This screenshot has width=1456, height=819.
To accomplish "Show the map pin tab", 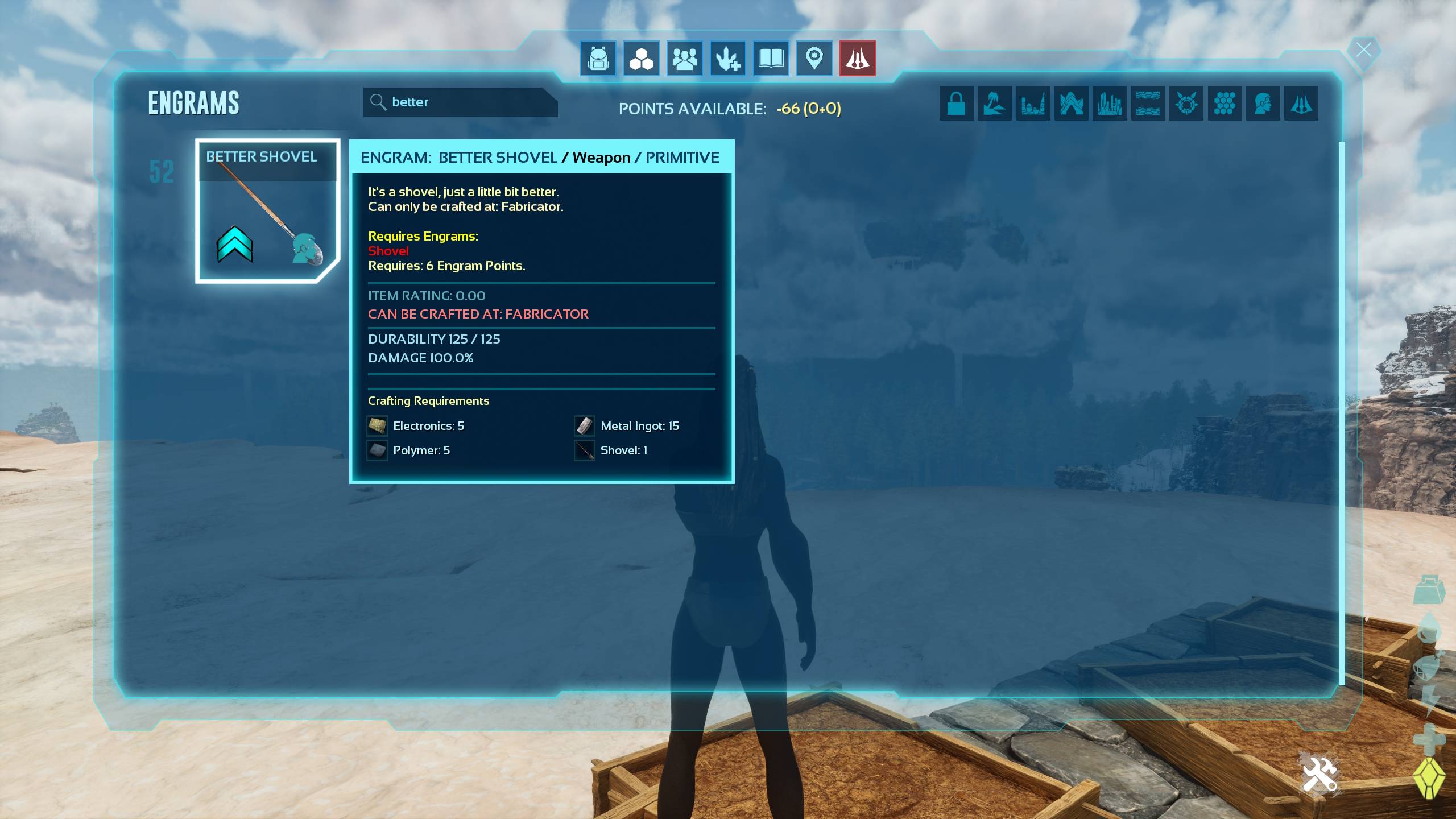I will 814,58.
